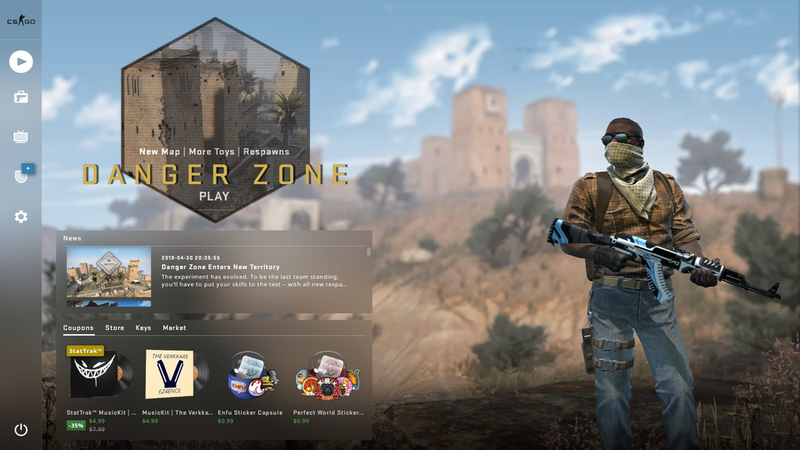Viewport: 800px width, 450px height.
Task: Open the Play menu from the sidebar
Action: tap(21, 61)
